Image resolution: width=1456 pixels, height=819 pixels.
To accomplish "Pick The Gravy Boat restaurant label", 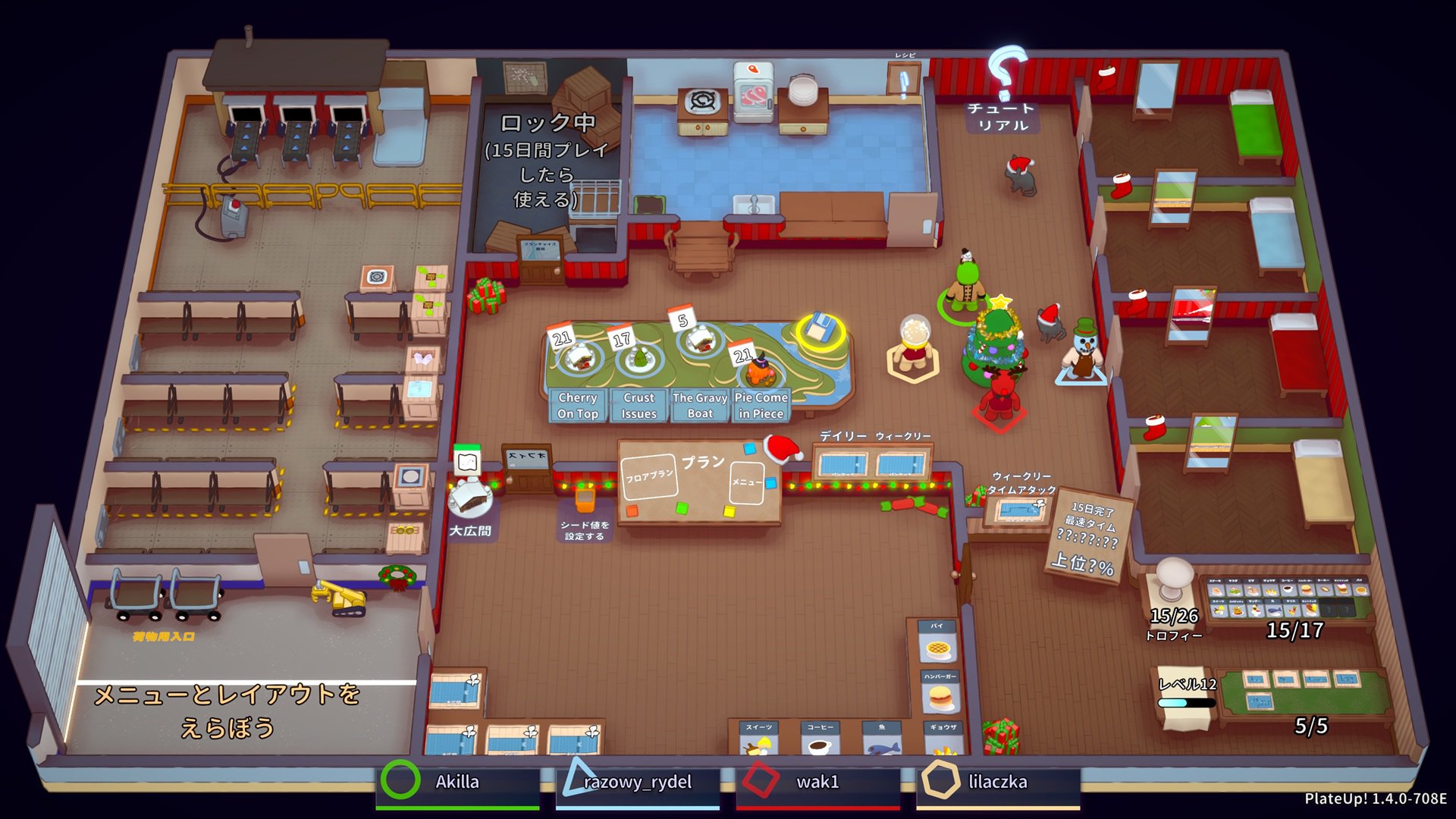I will 699,406.
